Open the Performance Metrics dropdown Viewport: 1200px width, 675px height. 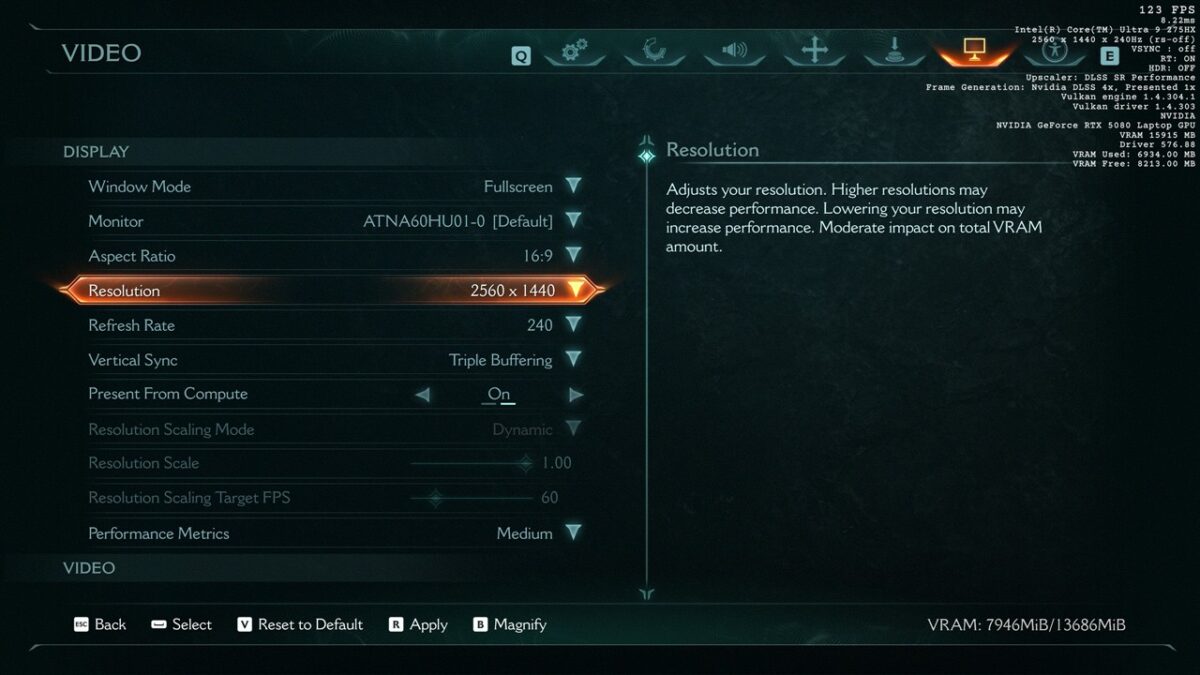[x=573, y=533]
